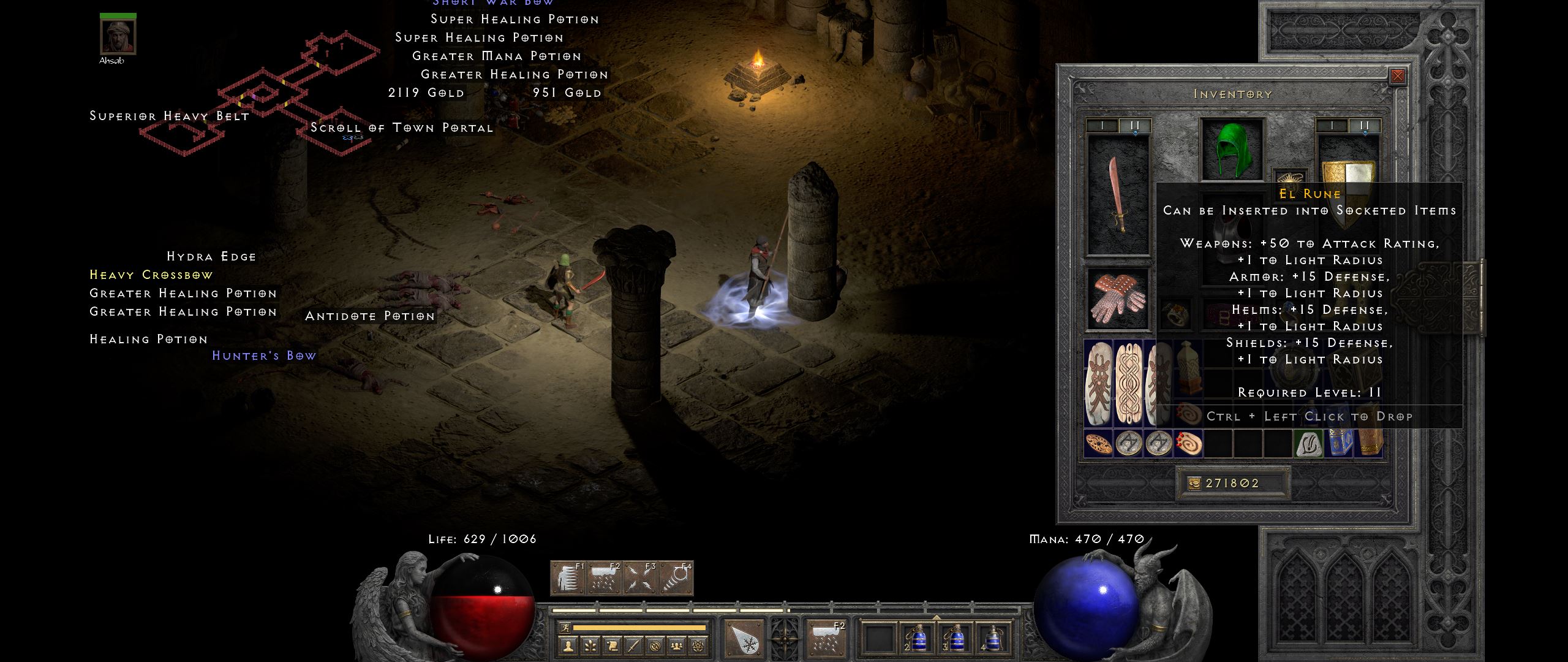
Task: Activate the F4 ring spiral skill
Action: (676, 578)
